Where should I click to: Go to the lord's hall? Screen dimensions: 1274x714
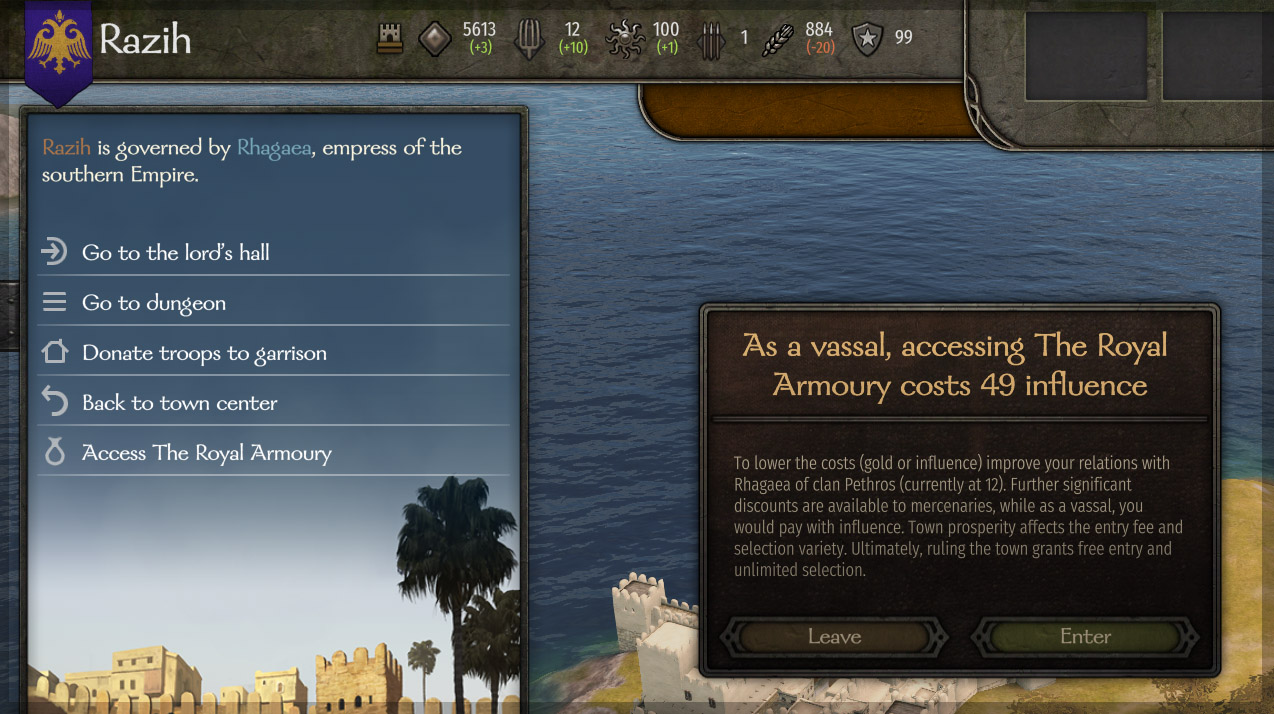[176, 253]
